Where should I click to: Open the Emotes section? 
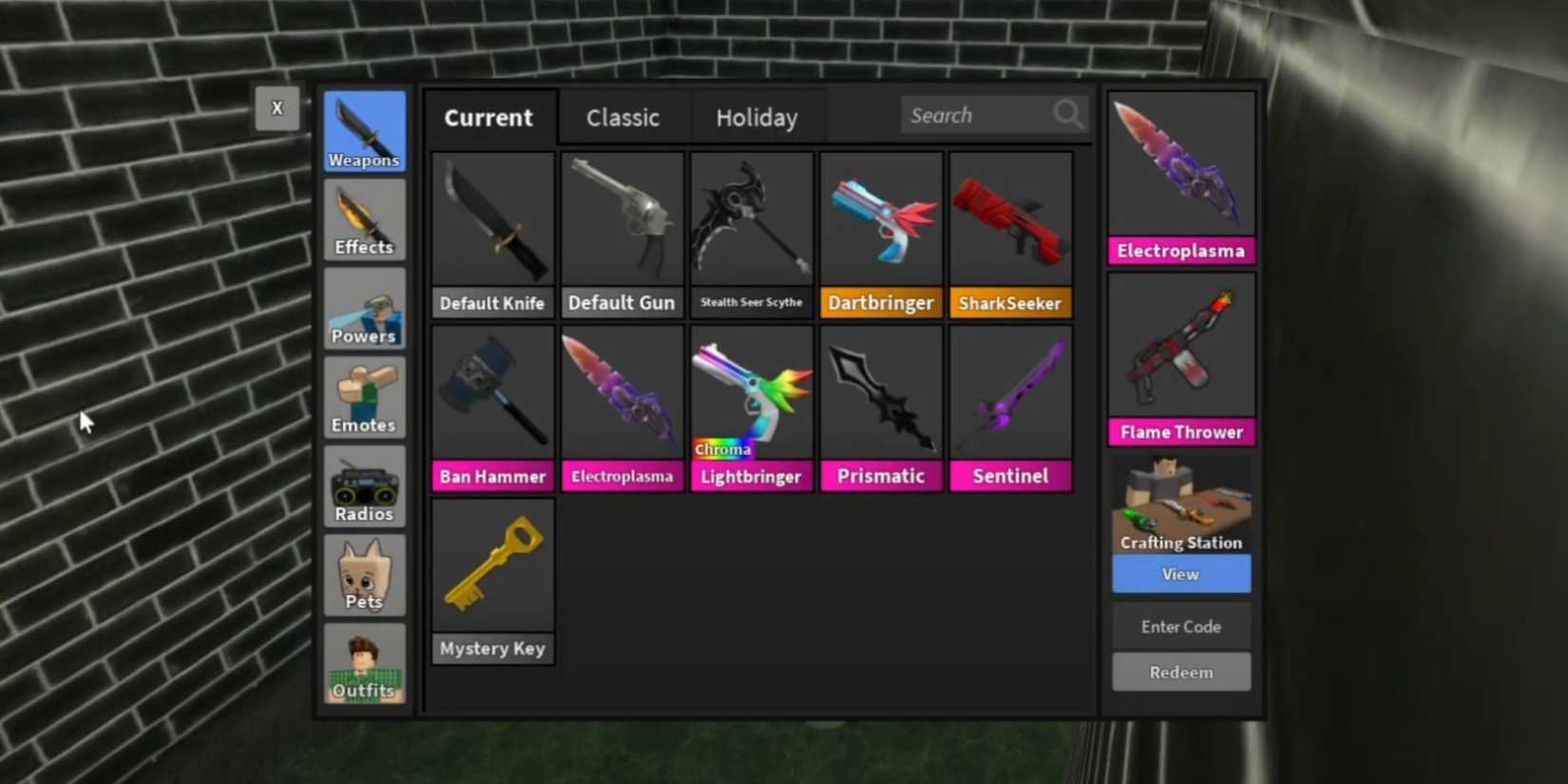coord(364,396)
